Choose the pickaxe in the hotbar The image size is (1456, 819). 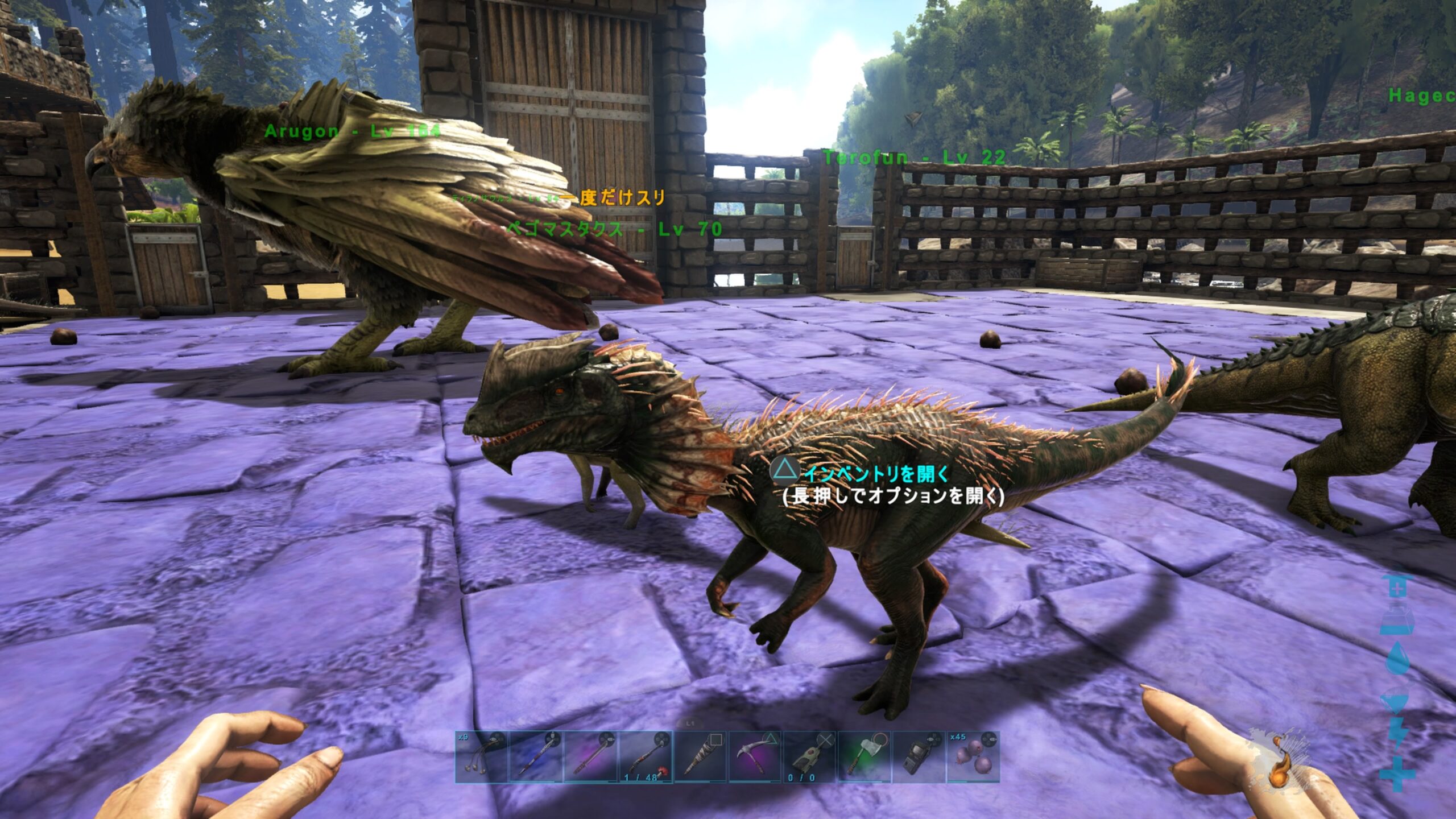click(x=755, y=757)
